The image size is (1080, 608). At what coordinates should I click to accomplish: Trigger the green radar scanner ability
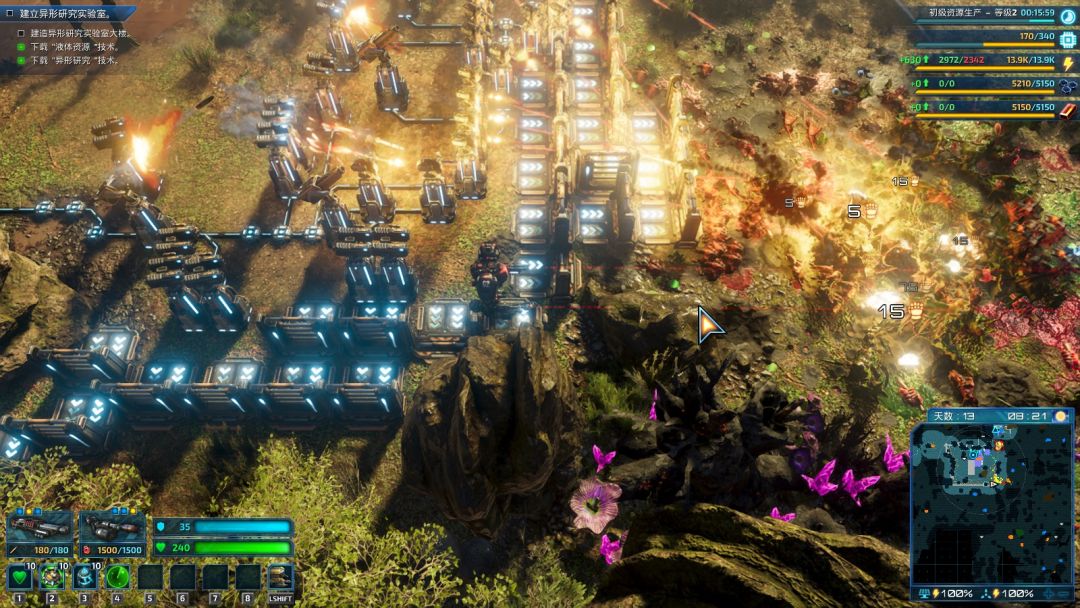pyautogui.click(x=117, y=577)
